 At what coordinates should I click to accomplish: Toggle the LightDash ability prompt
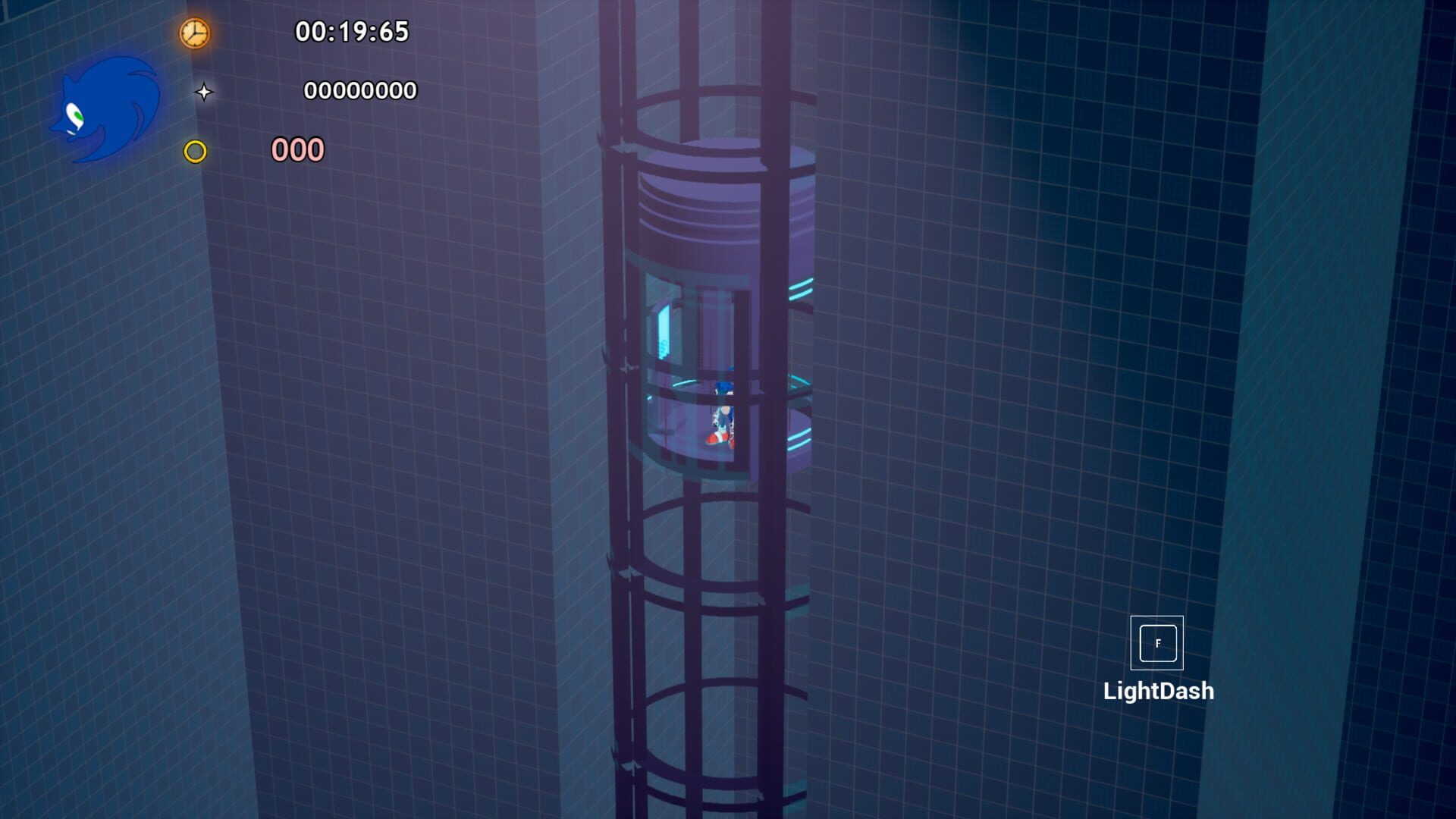[x=1156, y=642]
